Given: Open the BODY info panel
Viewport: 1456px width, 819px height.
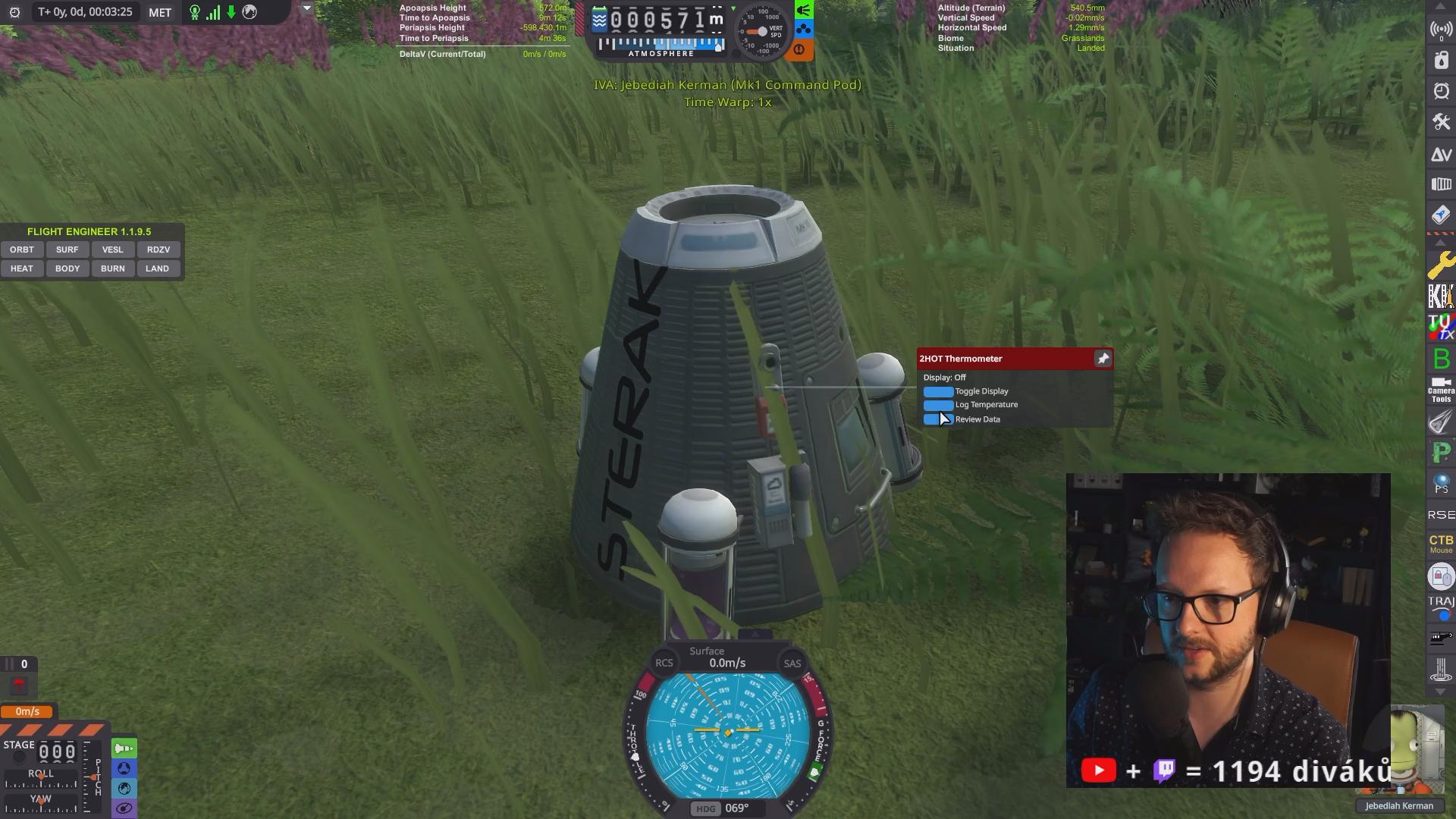Looking at the screenshot, I should coord(67,268).
